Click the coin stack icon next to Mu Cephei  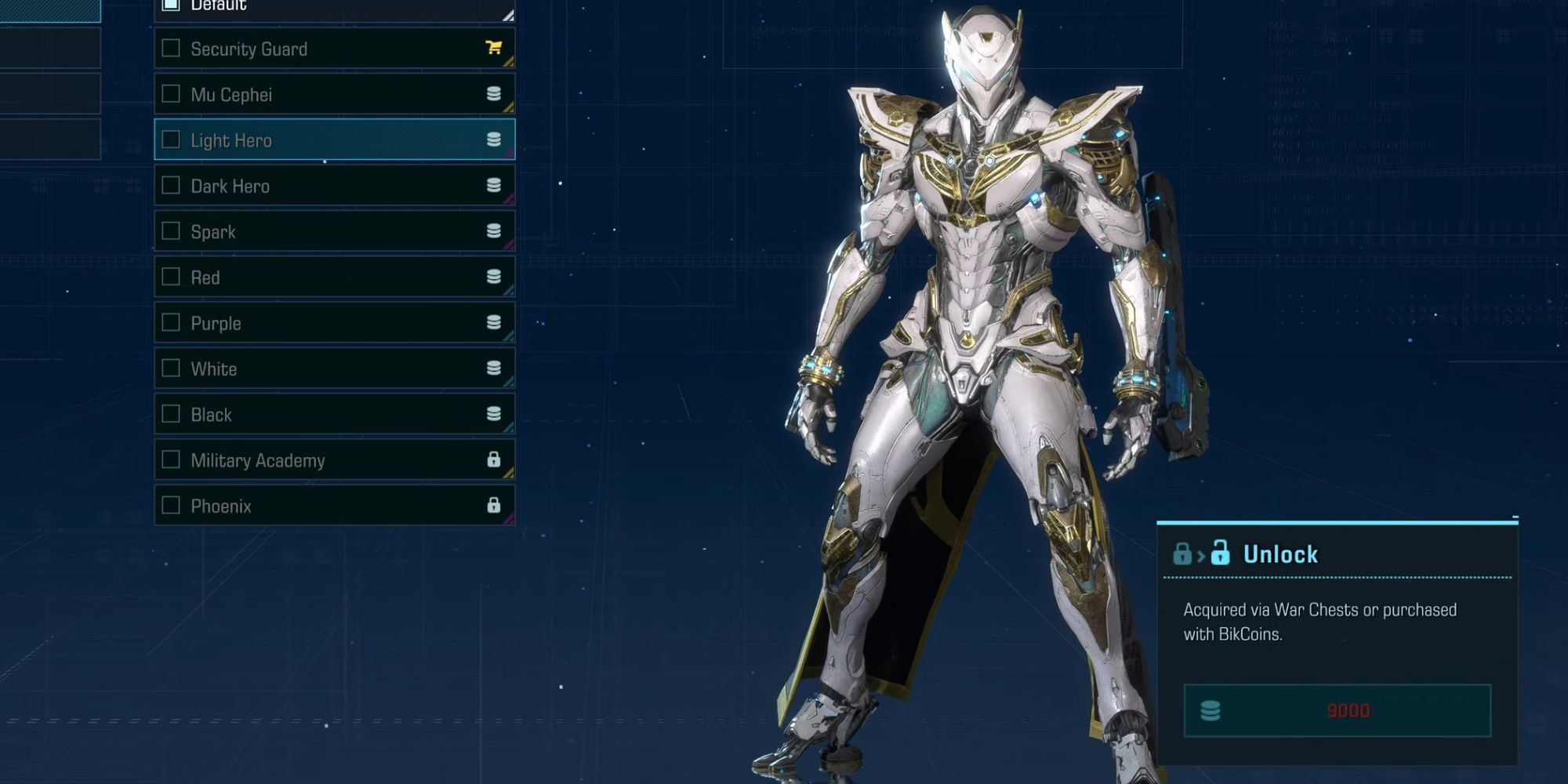(x=494, y=94)
